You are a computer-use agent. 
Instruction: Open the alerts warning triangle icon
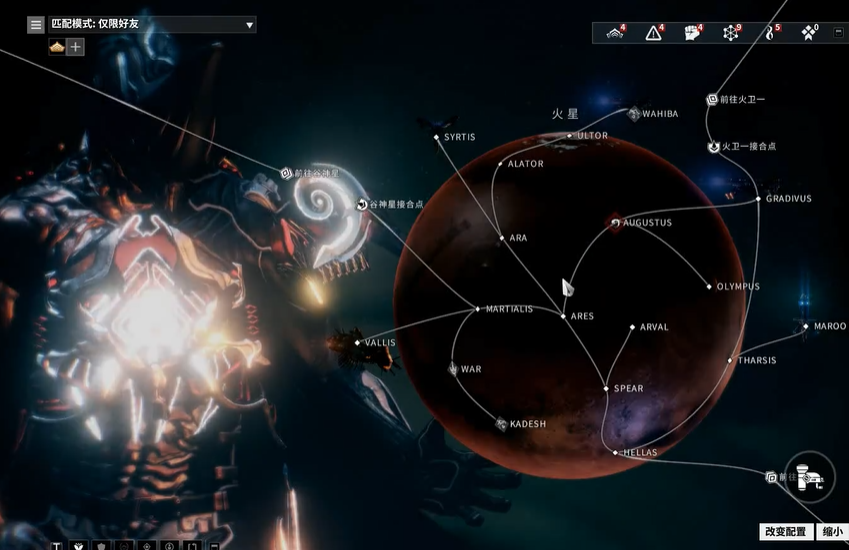[x=654, y=33]
